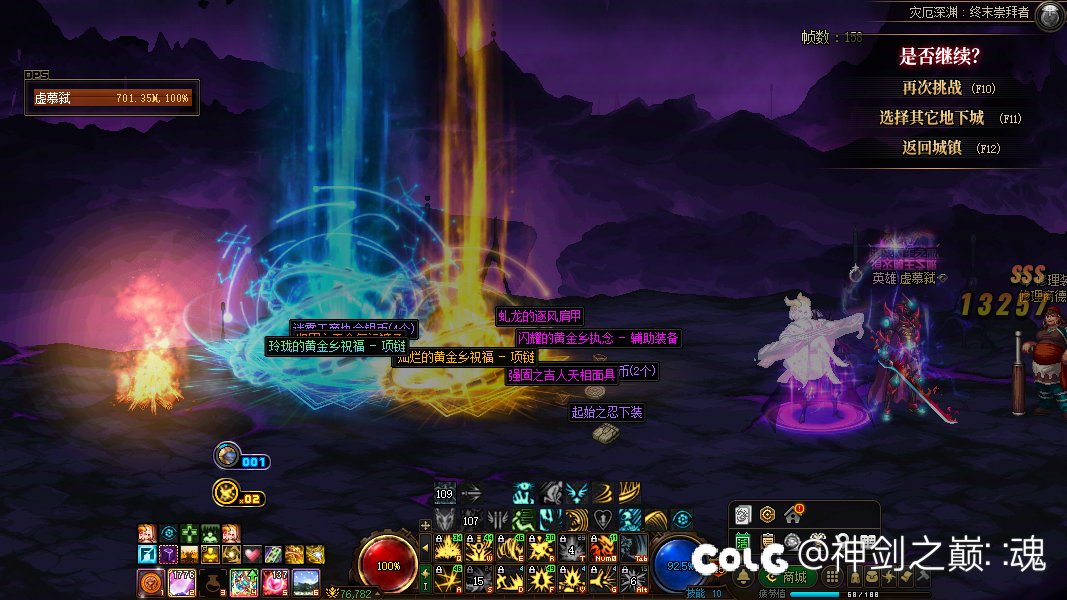Use the pink orb item showing 137
The width and height of the screenshot is (1067, 600).
275,581
